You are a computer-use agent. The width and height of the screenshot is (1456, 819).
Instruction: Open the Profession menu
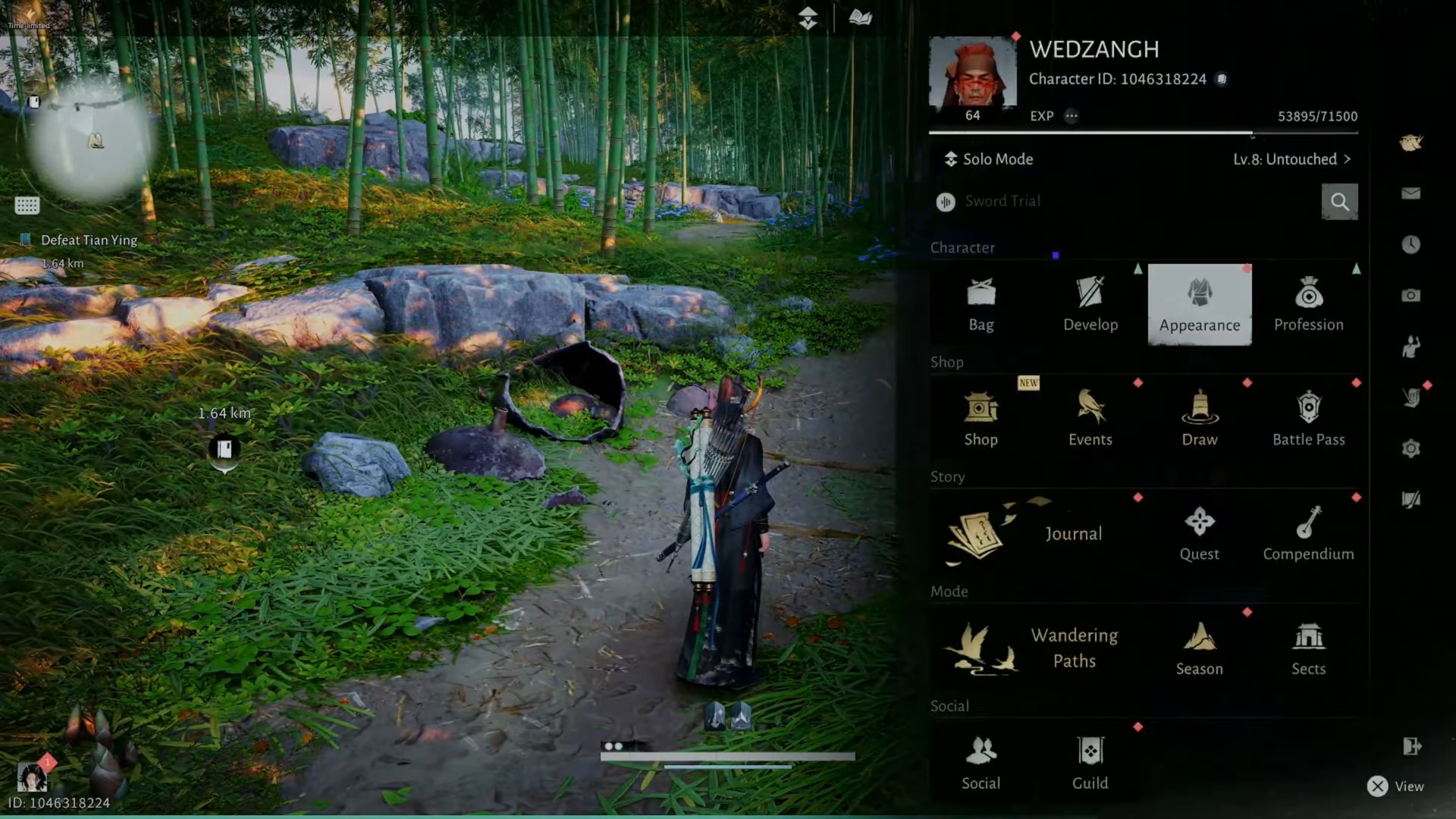1308,305
